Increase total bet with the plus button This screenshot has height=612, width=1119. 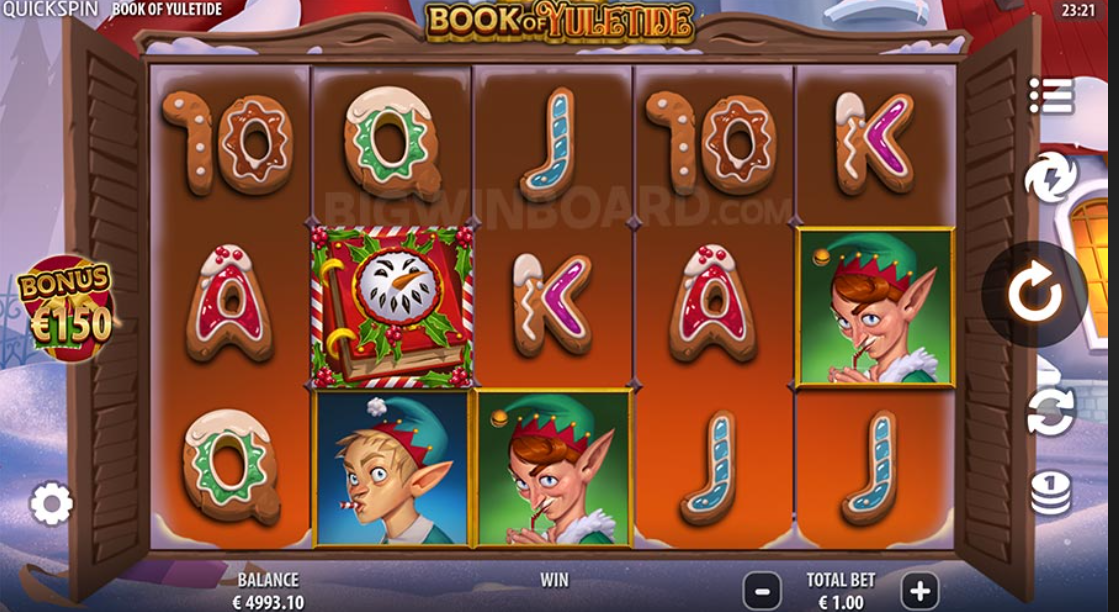pos(919,590)
